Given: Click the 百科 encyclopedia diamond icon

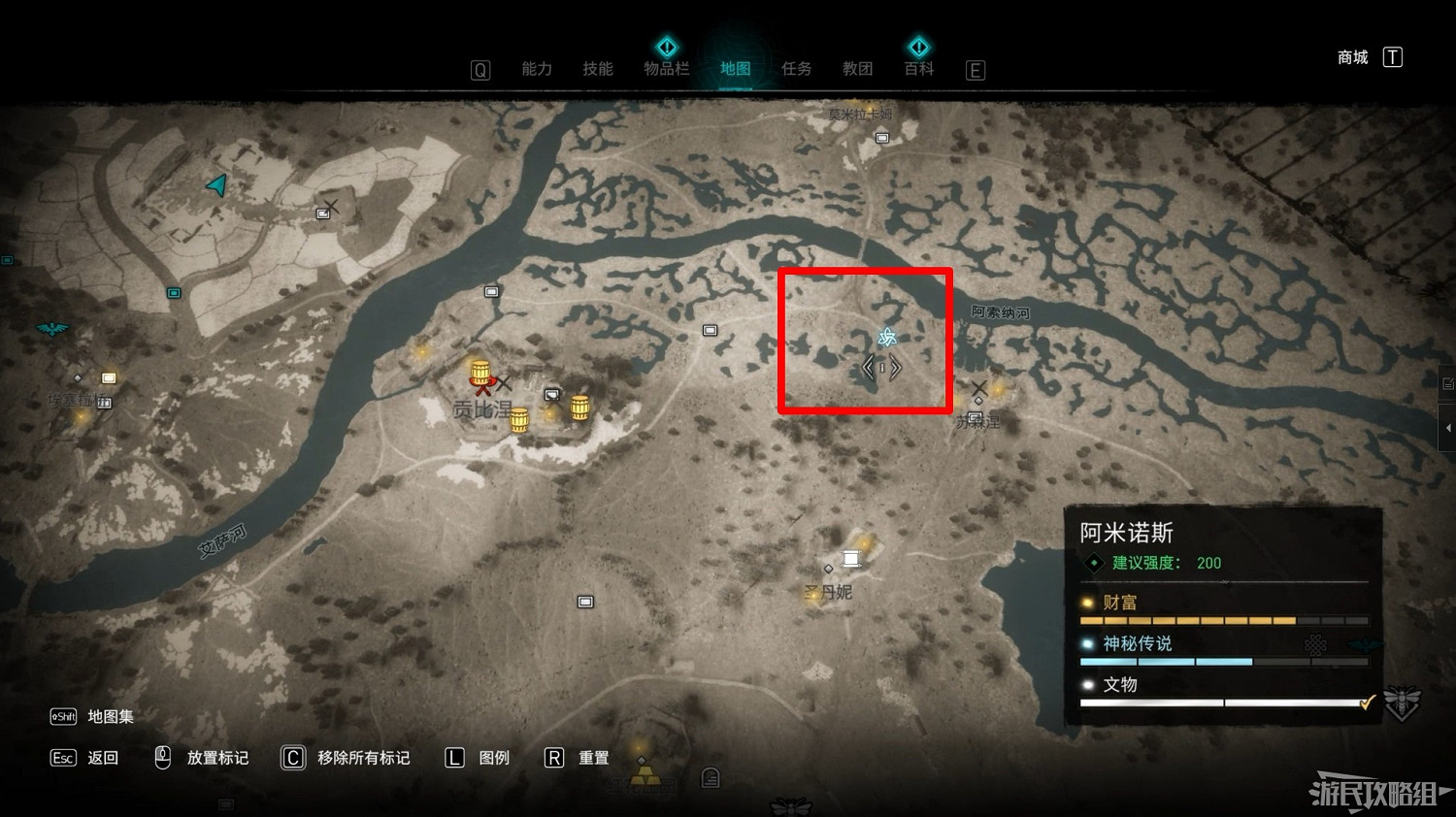Looking at the screenshot, I should 917,46.
